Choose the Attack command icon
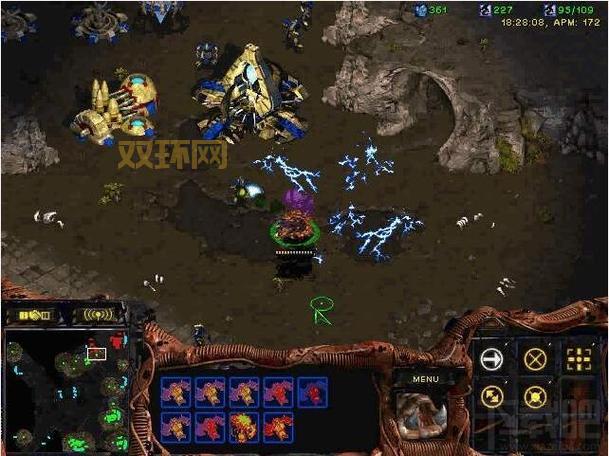This screenshot has width=609, height=456. click(580, 360)
